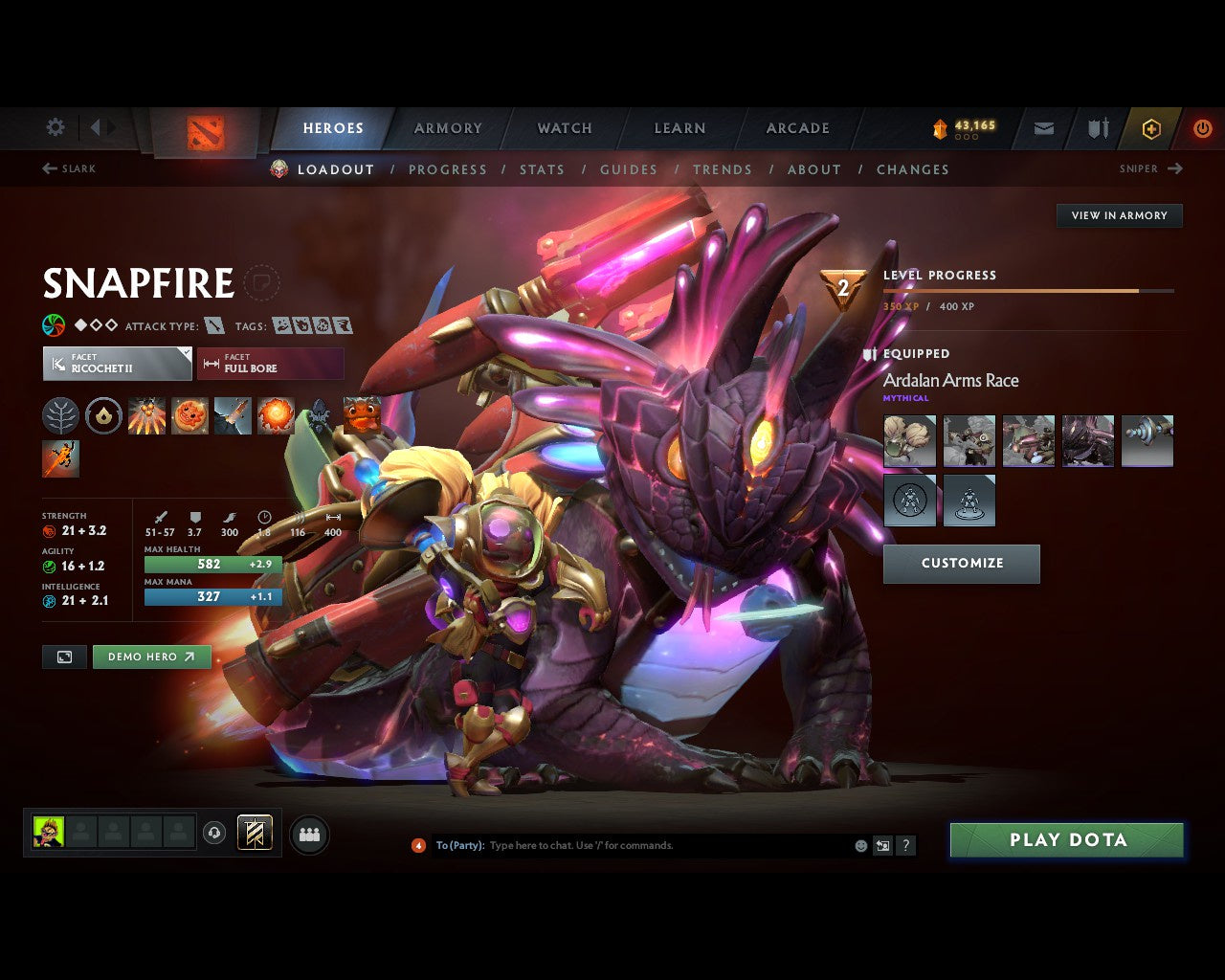Open the Scorched Earth talent tree icon

tap(61, 416)
